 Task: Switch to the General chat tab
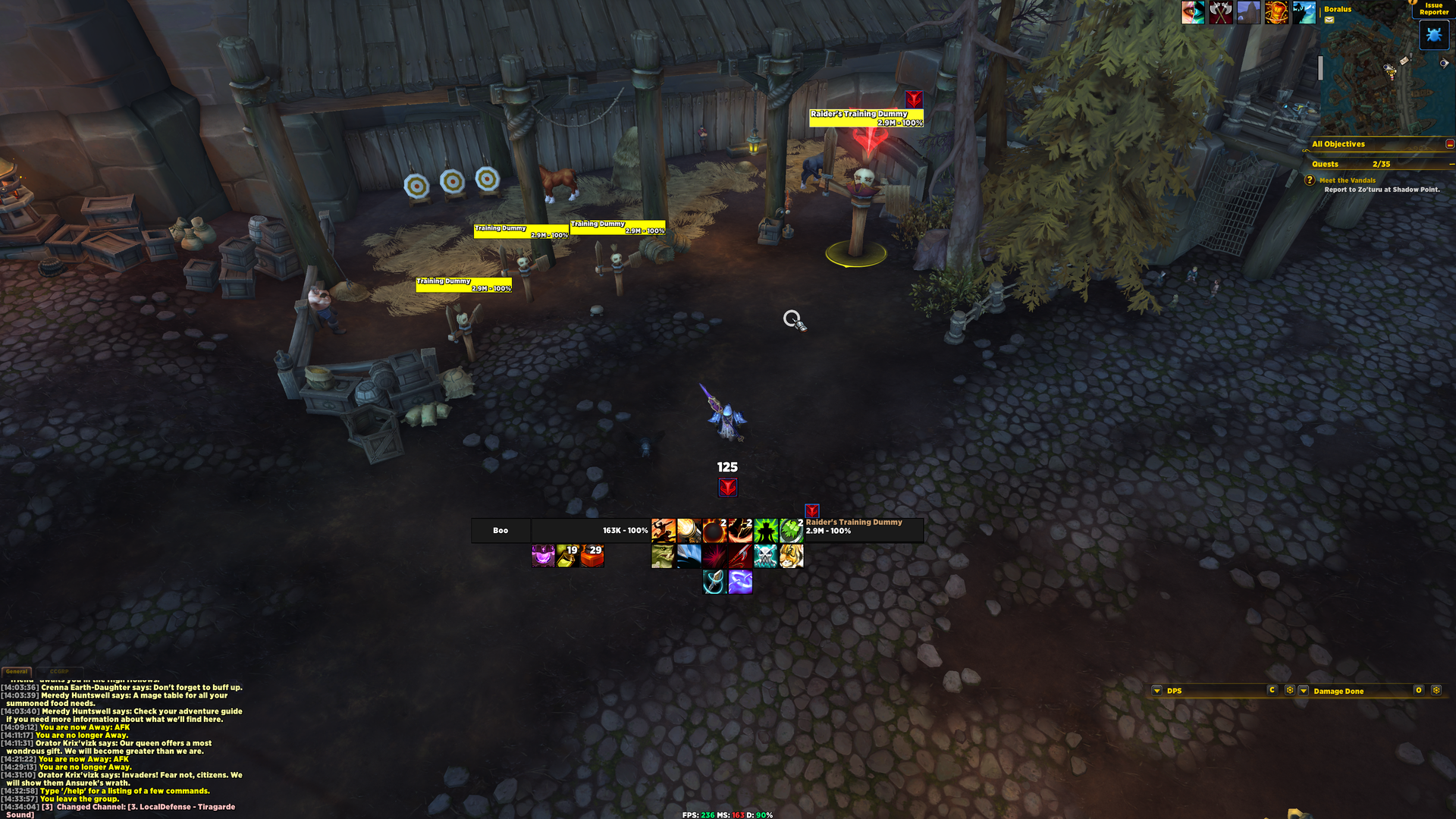17,672
